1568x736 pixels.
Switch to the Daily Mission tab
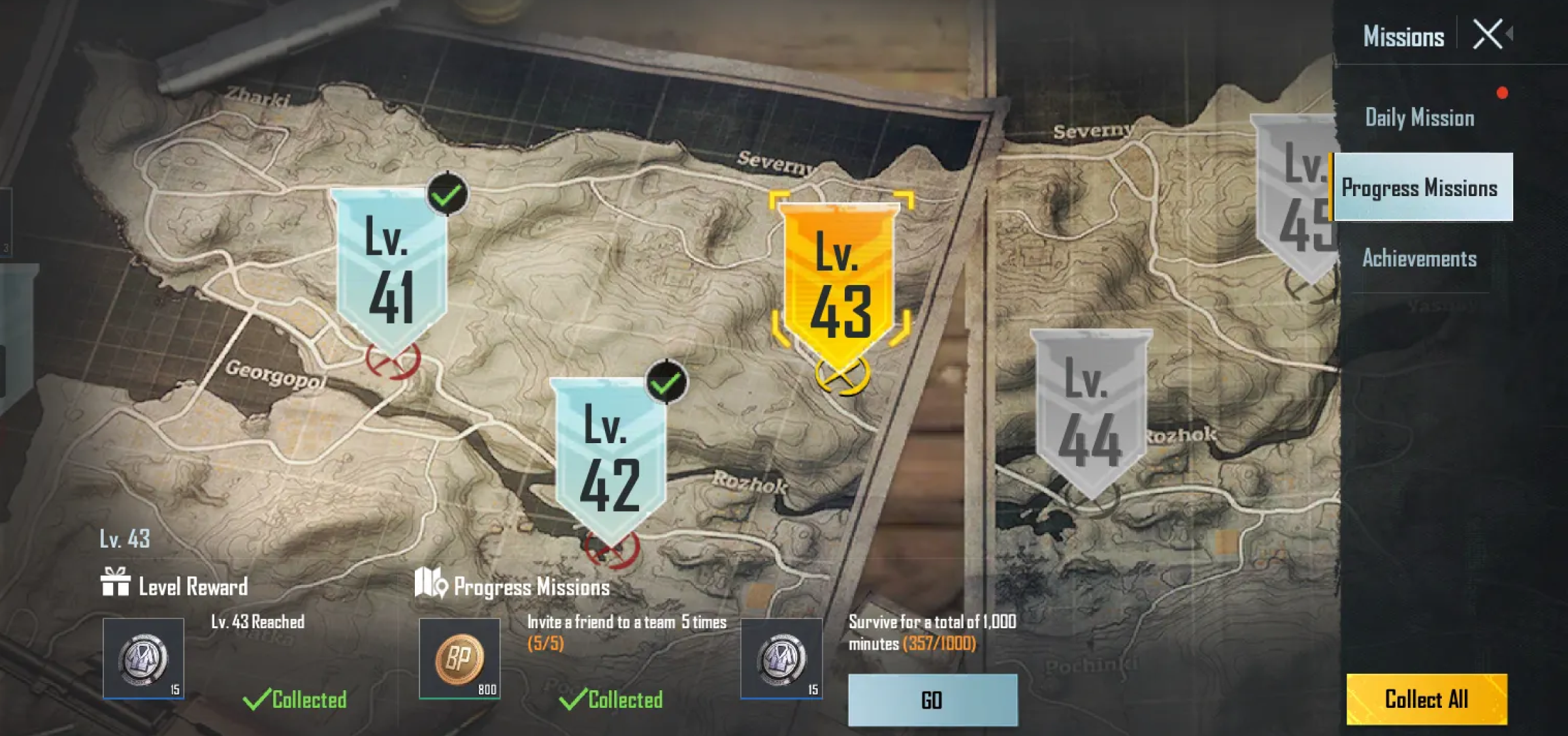pos(1419,118)
